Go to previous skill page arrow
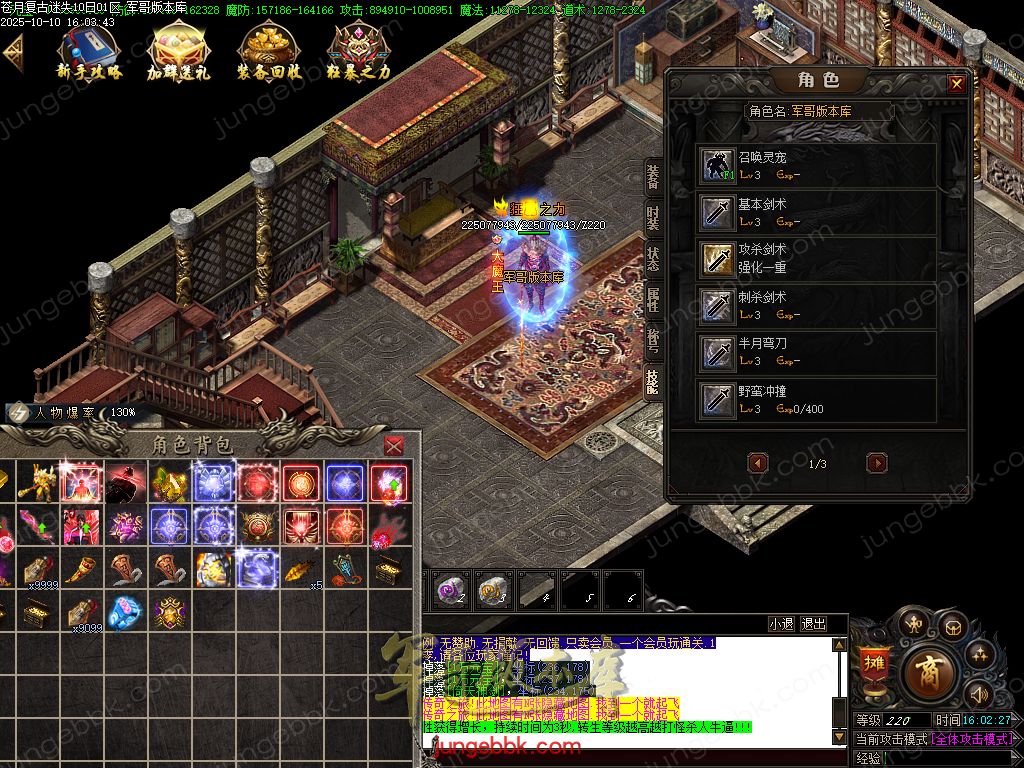Viewport: 1024px width, 768px height. pos(758,463)
